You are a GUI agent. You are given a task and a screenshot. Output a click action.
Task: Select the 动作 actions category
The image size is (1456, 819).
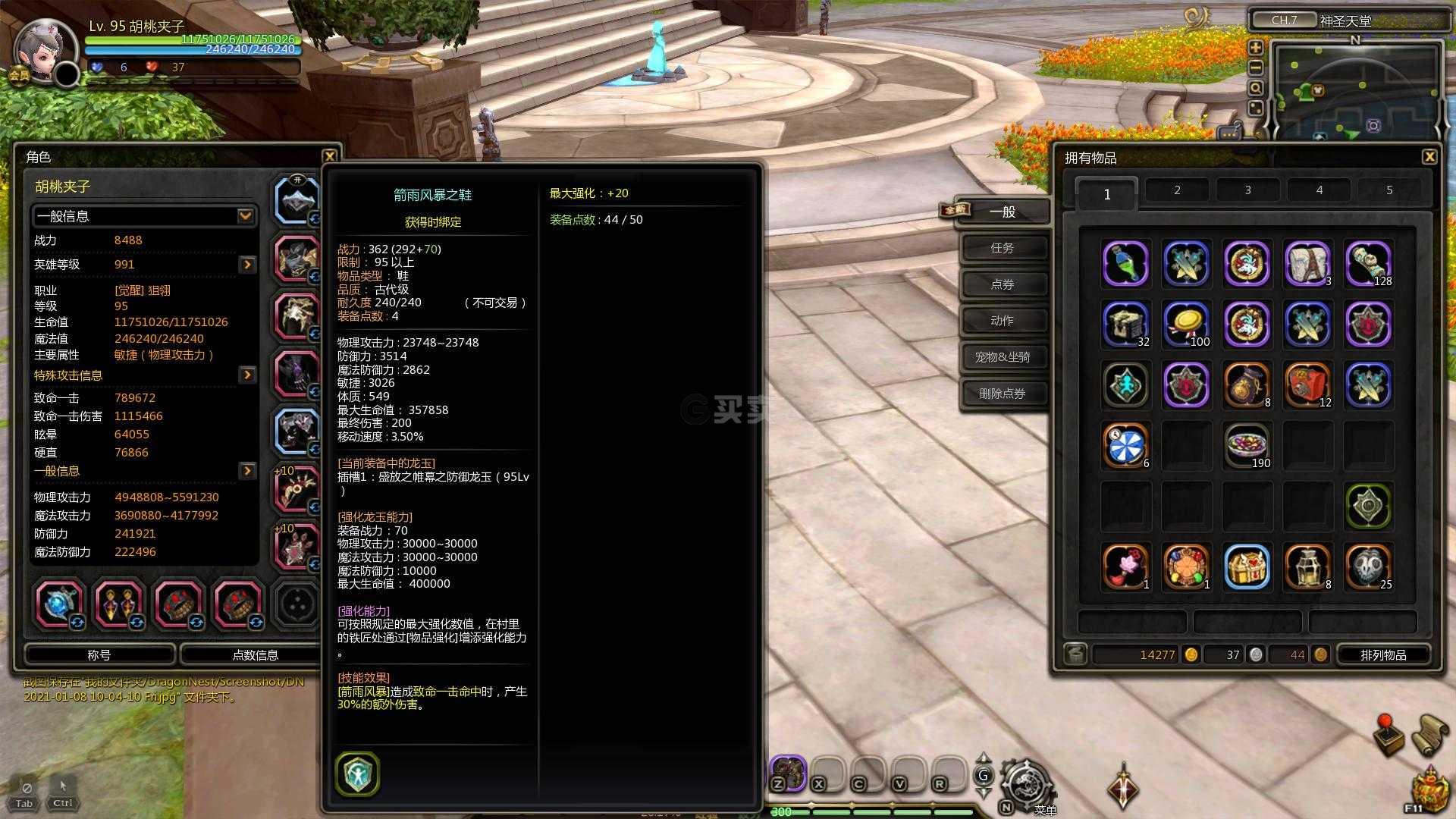[1003, 321]
